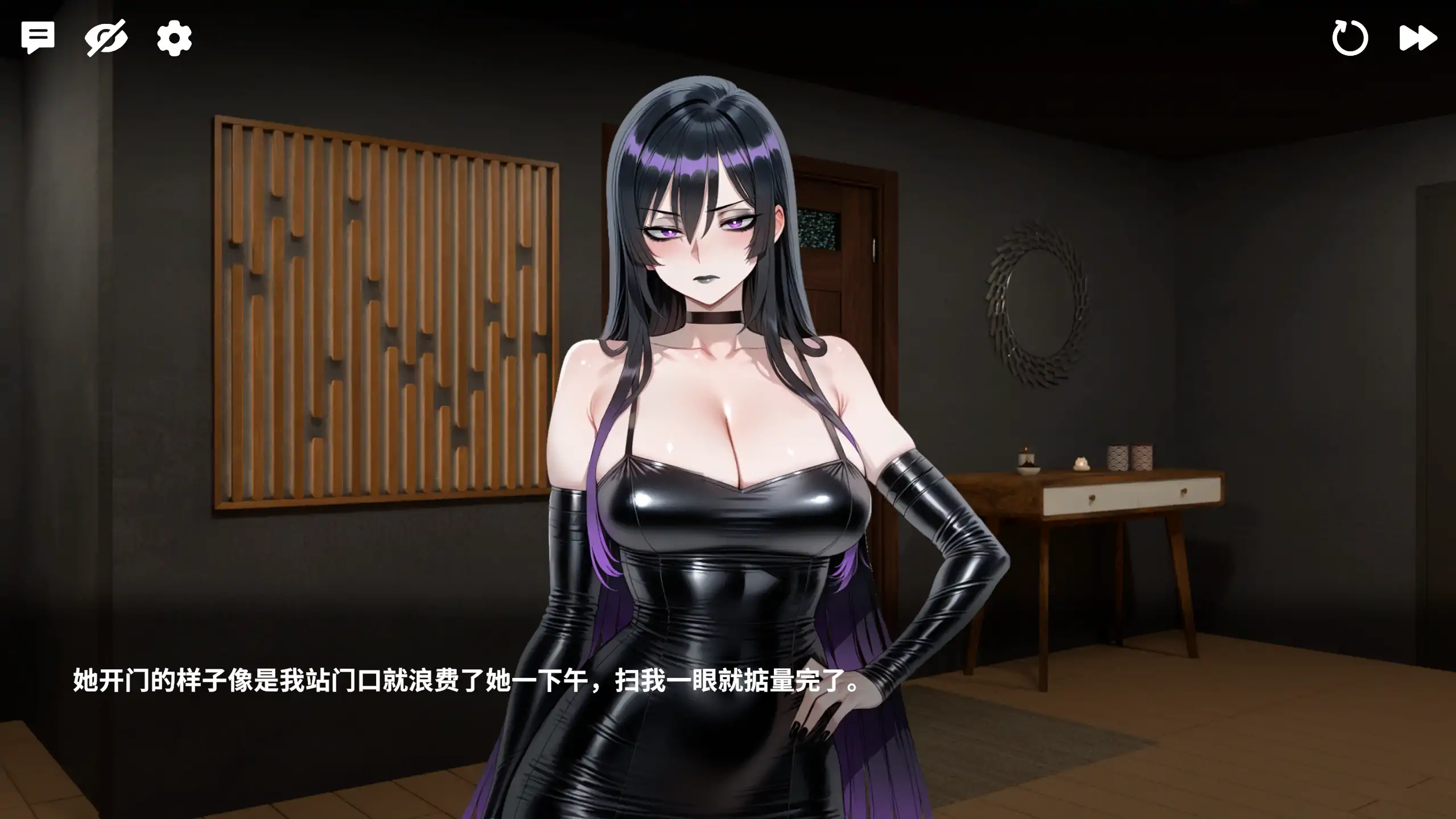1456x819 pixels.
Task: Click the cat-shaped night light on the table
Action: coord(1082,464)
